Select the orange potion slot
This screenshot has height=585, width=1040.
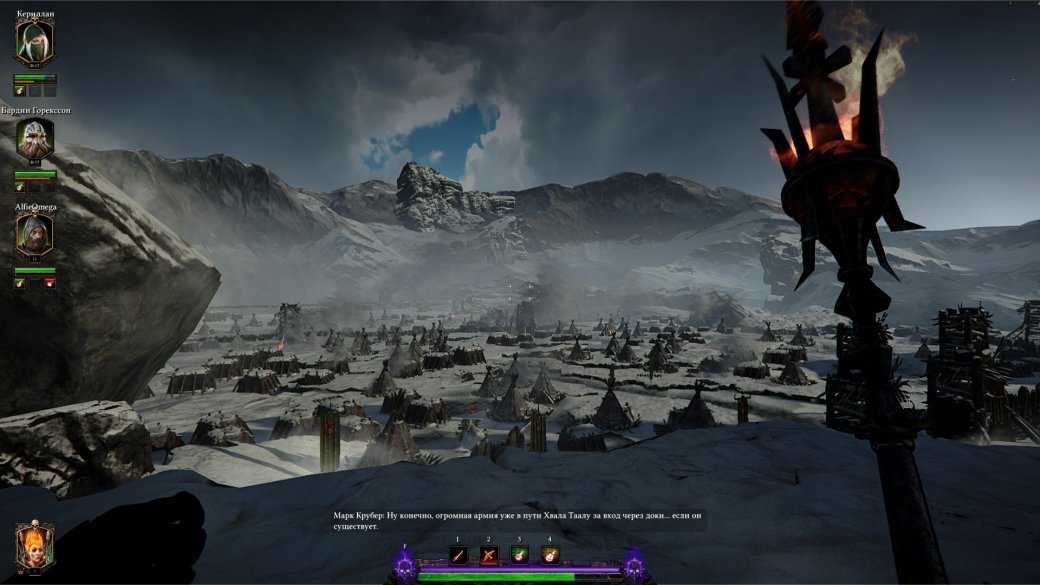click(549, 555)
